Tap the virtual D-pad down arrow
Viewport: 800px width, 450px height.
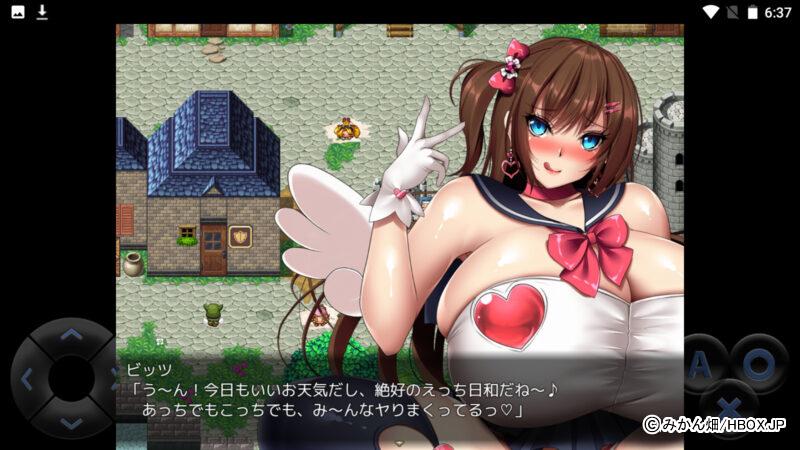coord(70,423)
